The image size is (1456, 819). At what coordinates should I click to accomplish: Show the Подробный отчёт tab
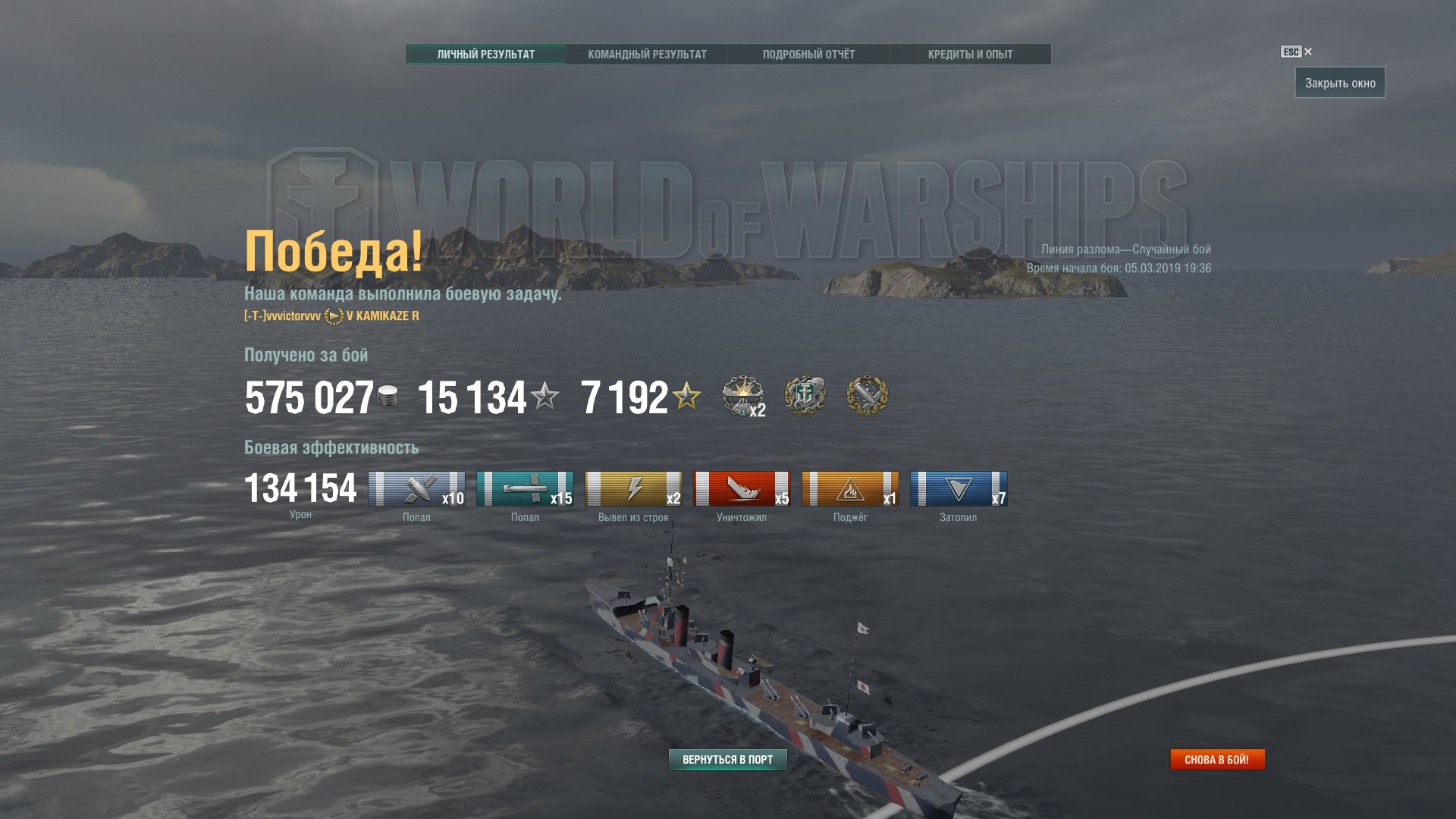point(808,55)
